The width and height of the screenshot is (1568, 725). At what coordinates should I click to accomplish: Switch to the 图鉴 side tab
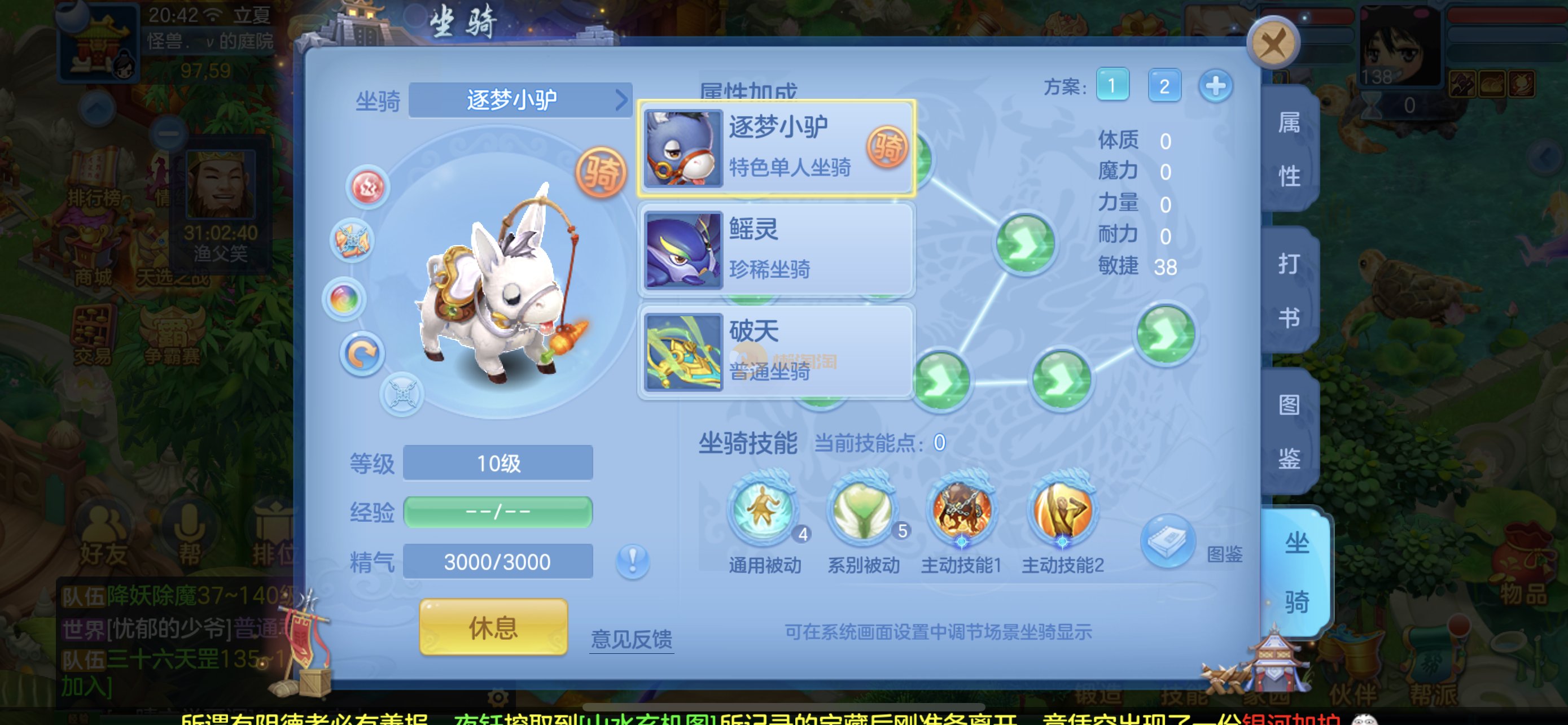[1289, 431]
